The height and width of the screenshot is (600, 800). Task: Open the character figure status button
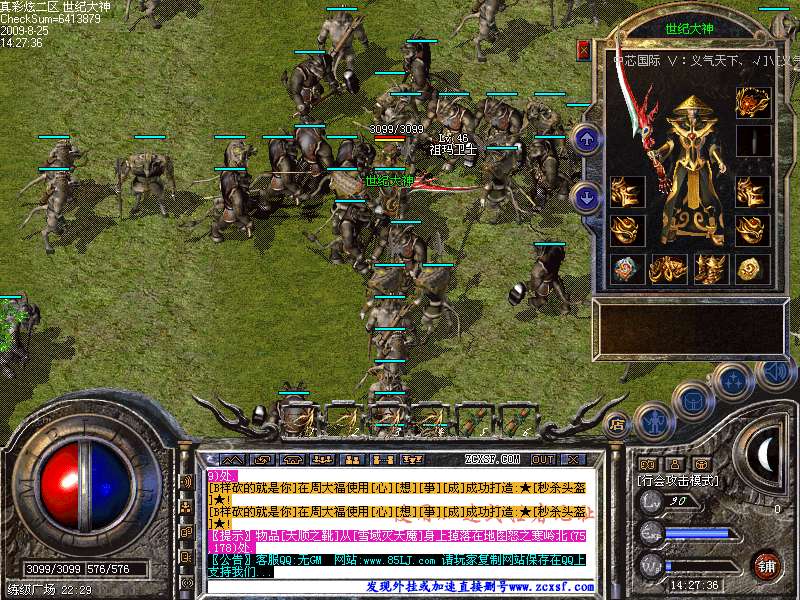(653, 420)
